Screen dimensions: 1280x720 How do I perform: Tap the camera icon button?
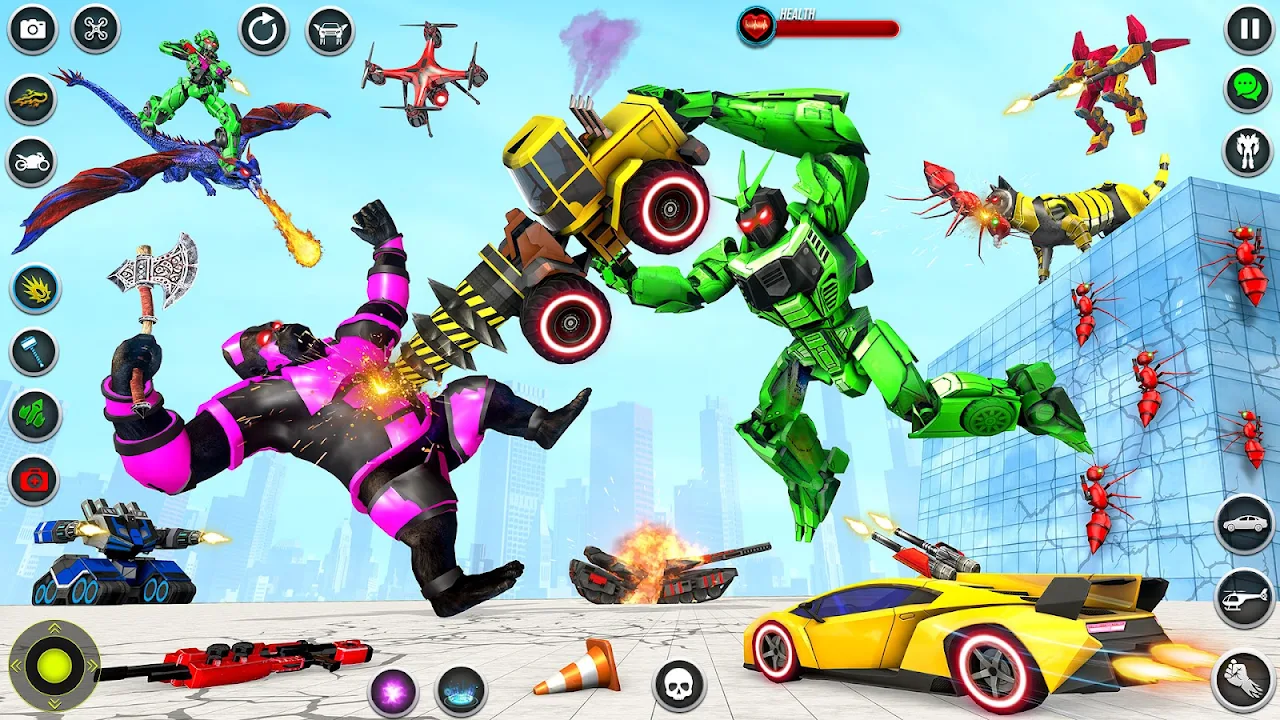tap(33, 29)
